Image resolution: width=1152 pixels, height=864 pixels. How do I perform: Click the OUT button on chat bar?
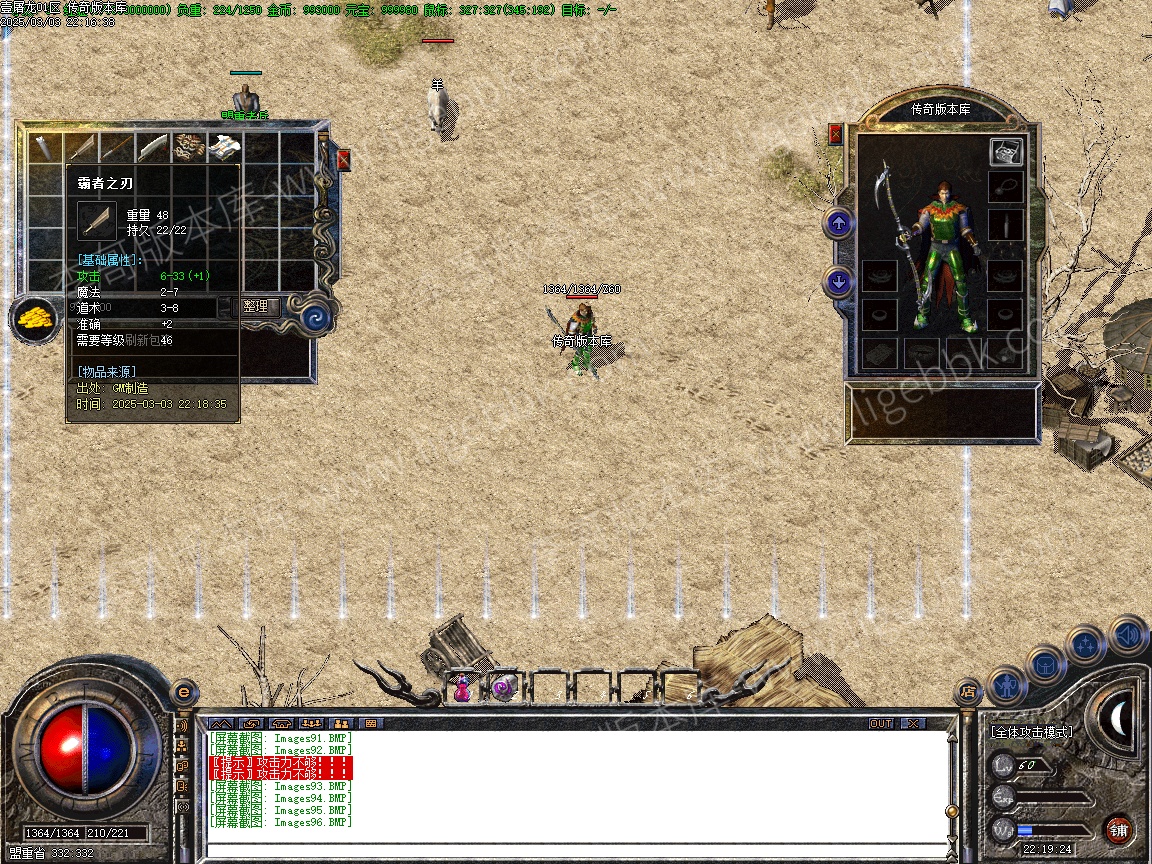pyautogui.click(x=881, y=723)
